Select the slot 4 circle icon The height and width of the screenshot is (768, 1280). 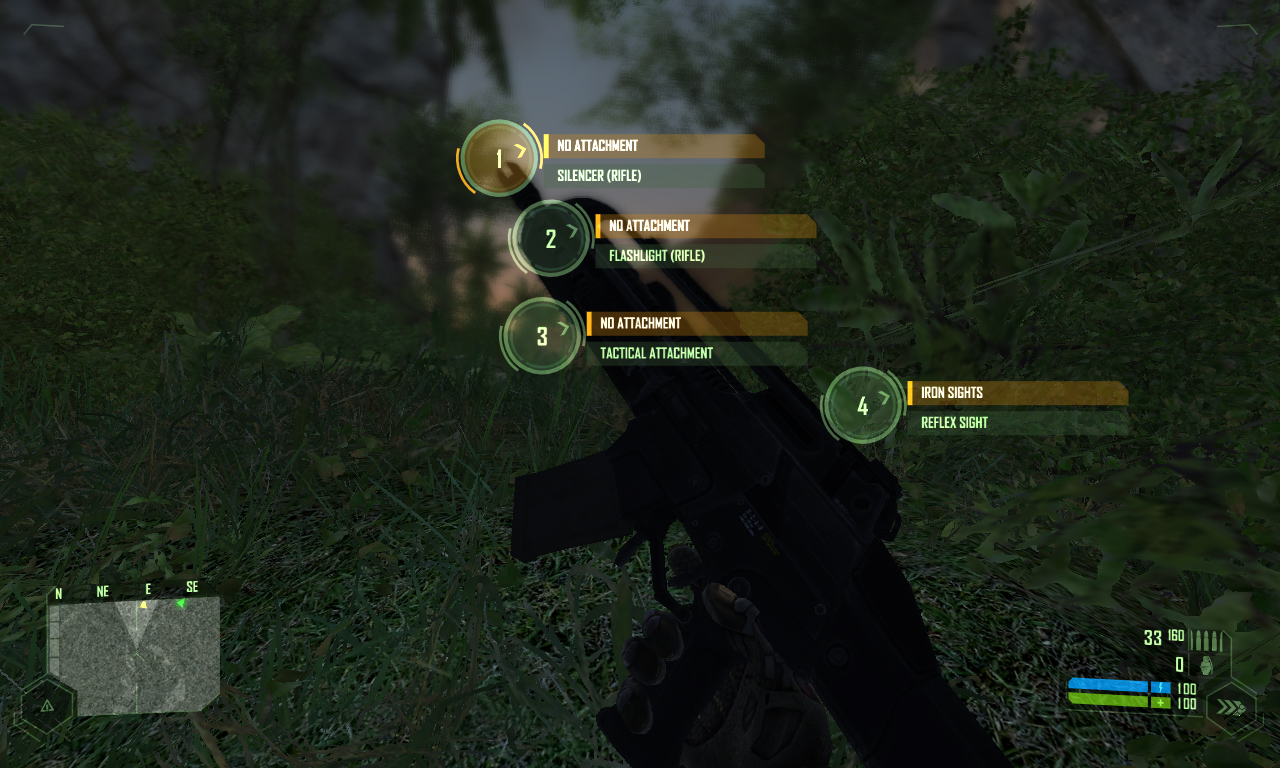(863, 405)
